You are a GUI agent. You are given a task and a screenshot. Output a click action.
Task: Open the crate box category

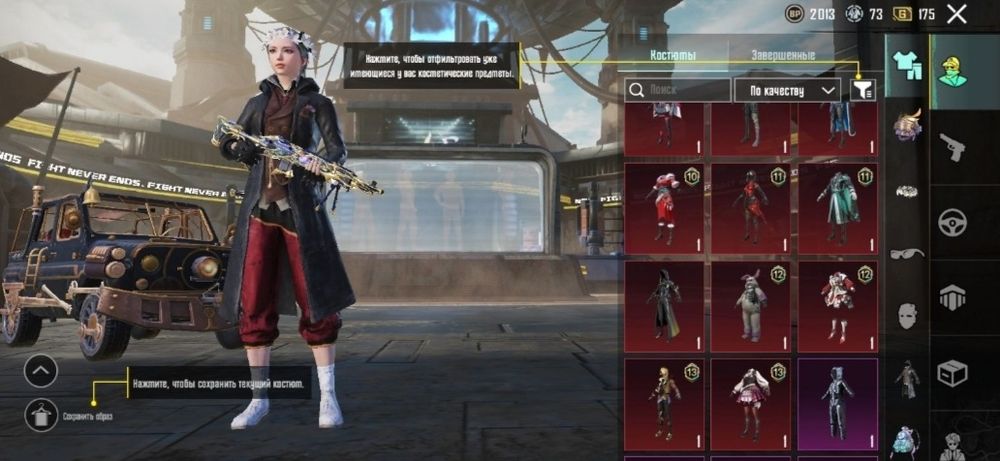pyautogui.click(x=952, y=373)
